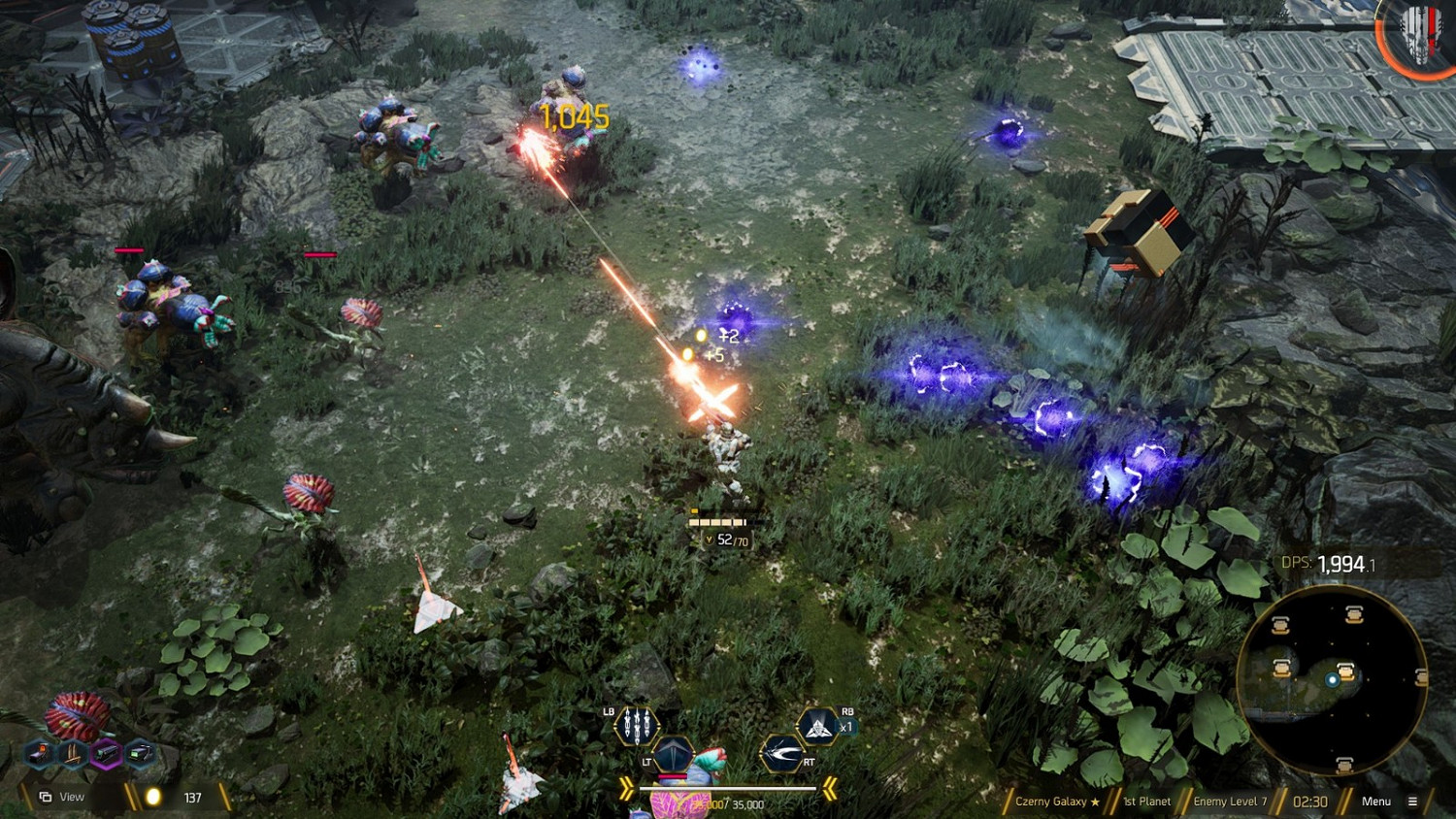Image resolution: width=1456 pixels, height=819 pixels.
Task: Click the left double-chevron beside the boss bar
Action: click(x=627, y=788)
